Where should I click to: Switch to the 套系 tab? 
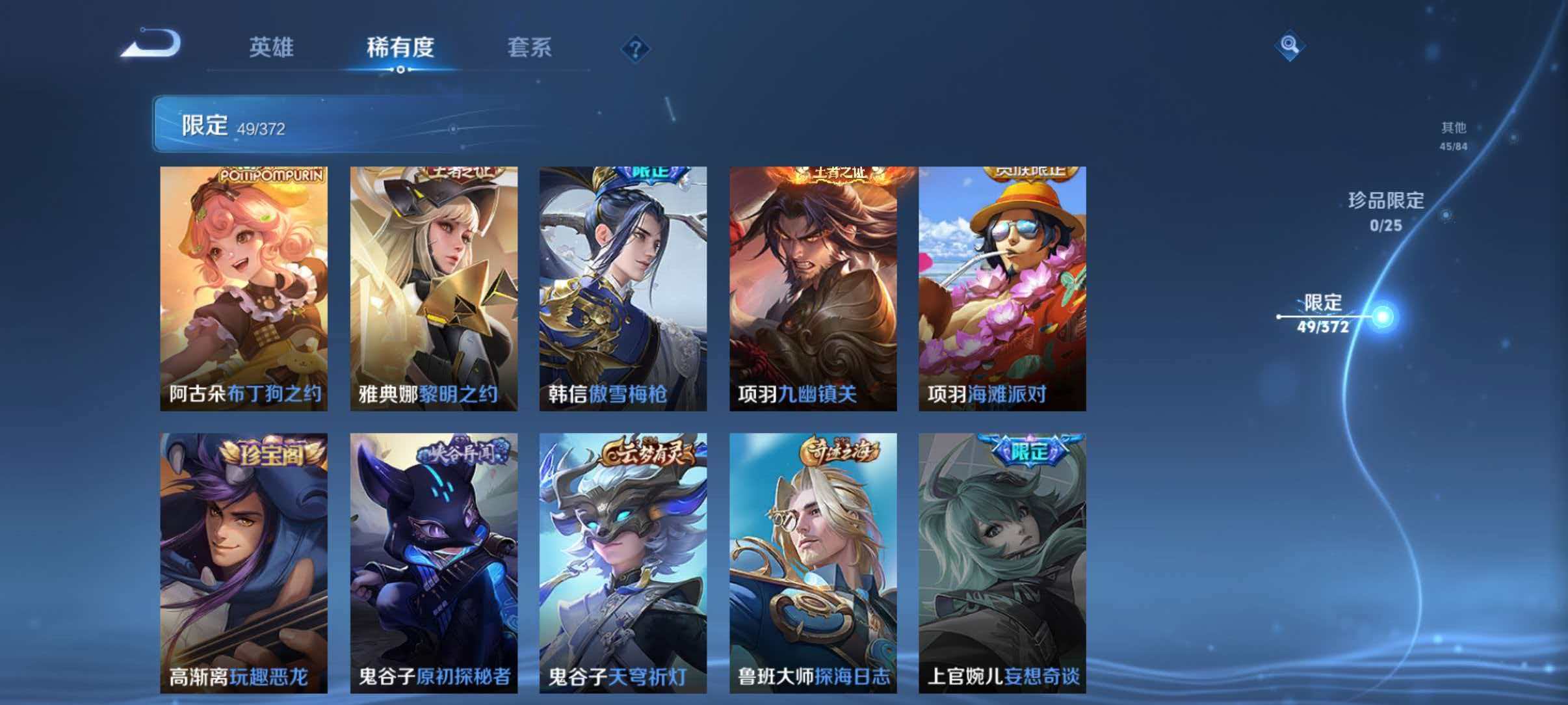tap(530, 47)
